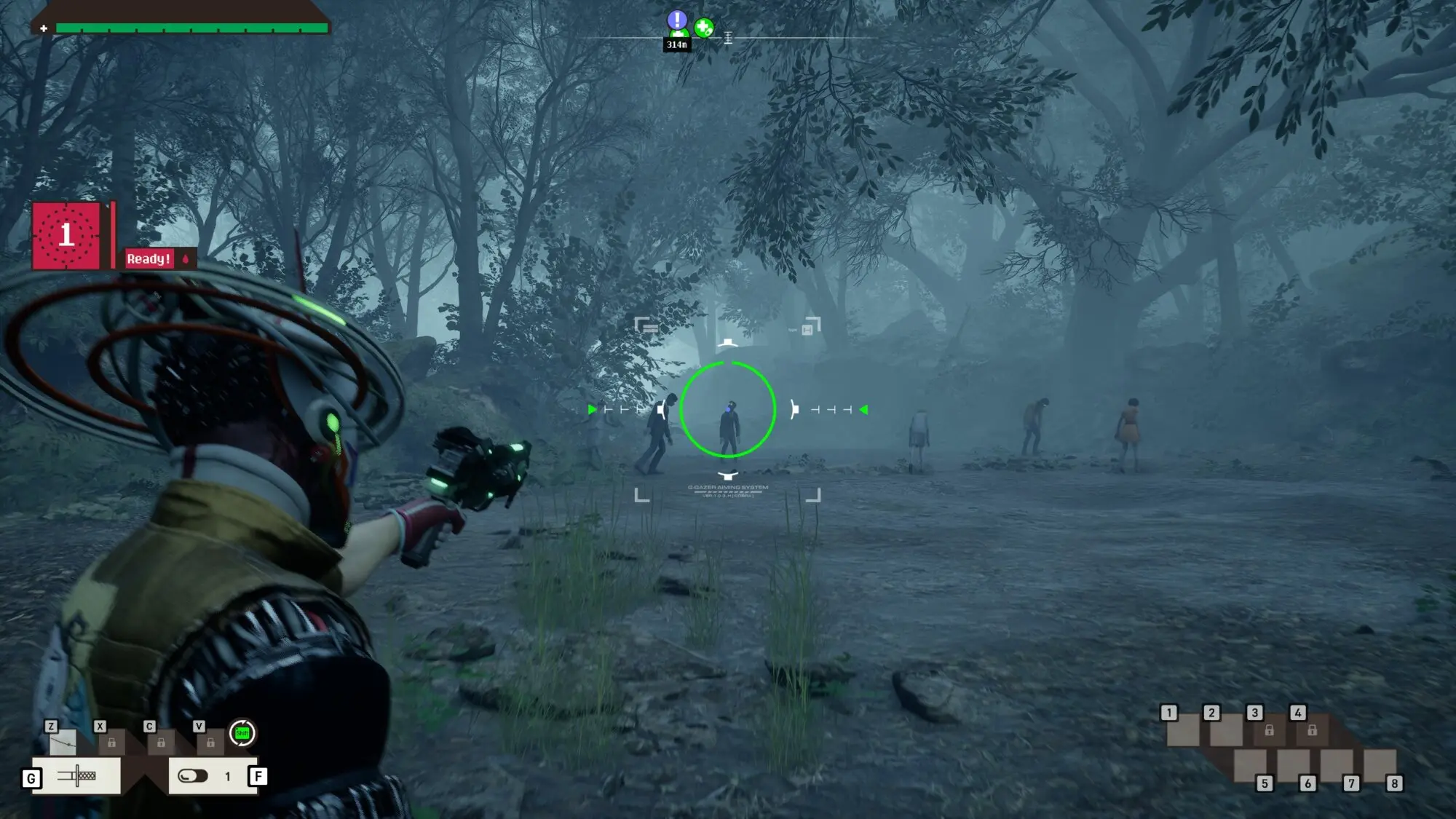Choose the Z slot holding the wire item

(63, 742)
